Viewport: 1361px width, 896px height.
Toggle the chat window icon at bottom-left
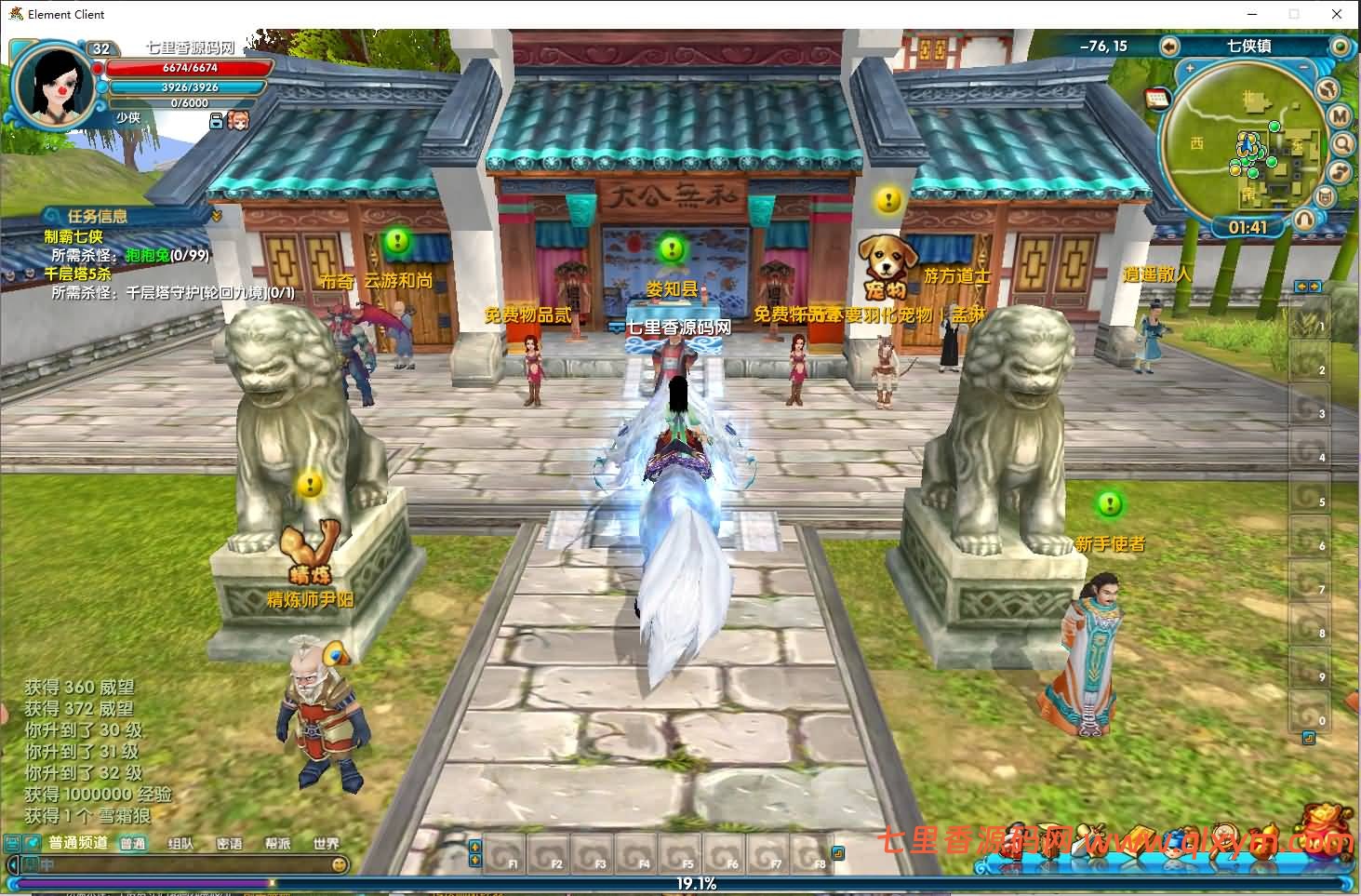click(x=11, y=843)
